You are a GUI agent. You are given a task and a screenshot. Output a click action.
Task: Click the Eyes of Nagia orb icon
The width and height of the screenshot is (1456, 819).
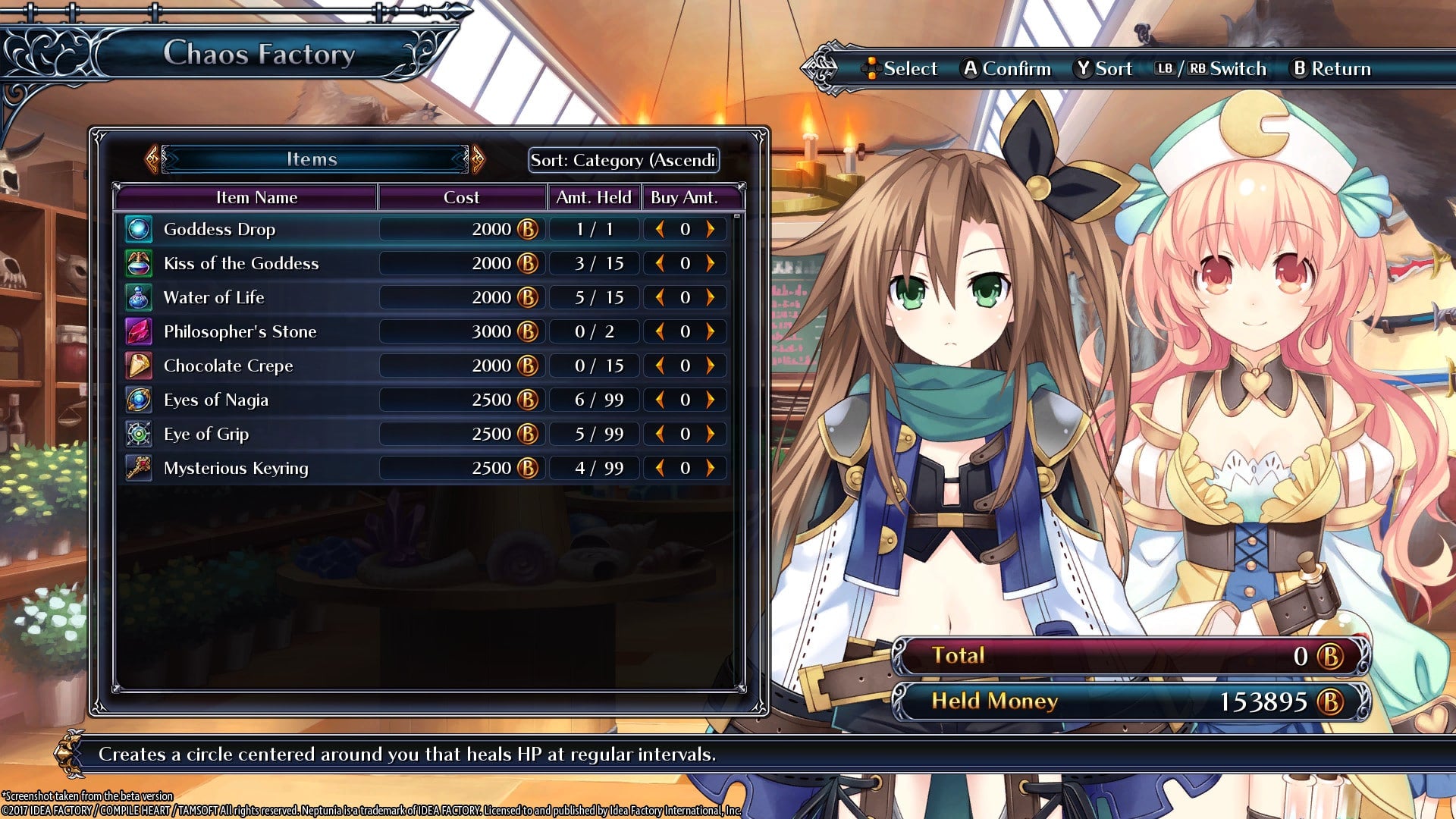139,399
